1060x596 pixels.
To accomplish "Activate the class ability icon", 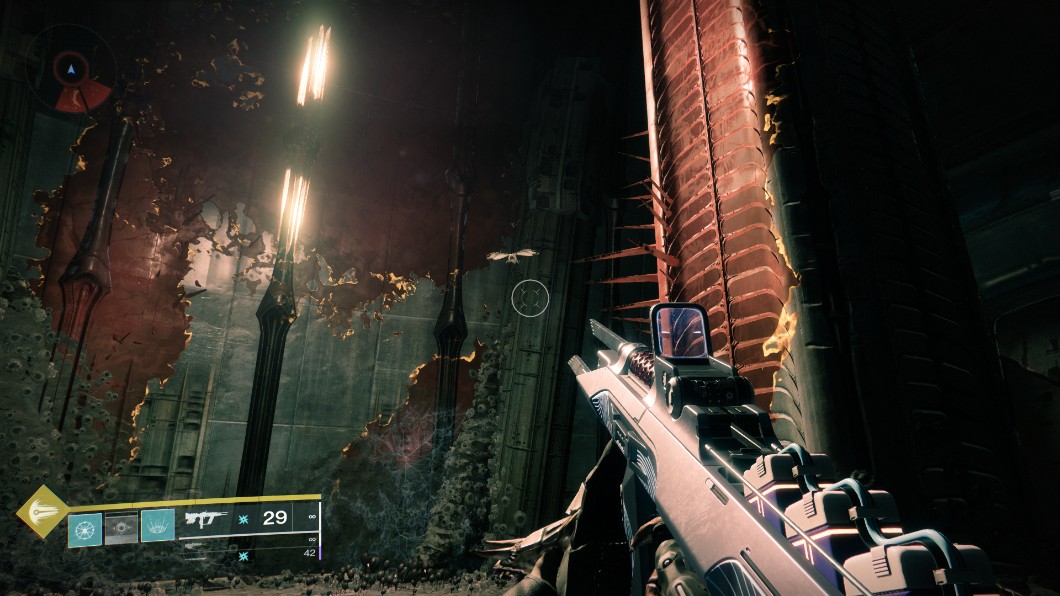I will [x=158, y=526].
